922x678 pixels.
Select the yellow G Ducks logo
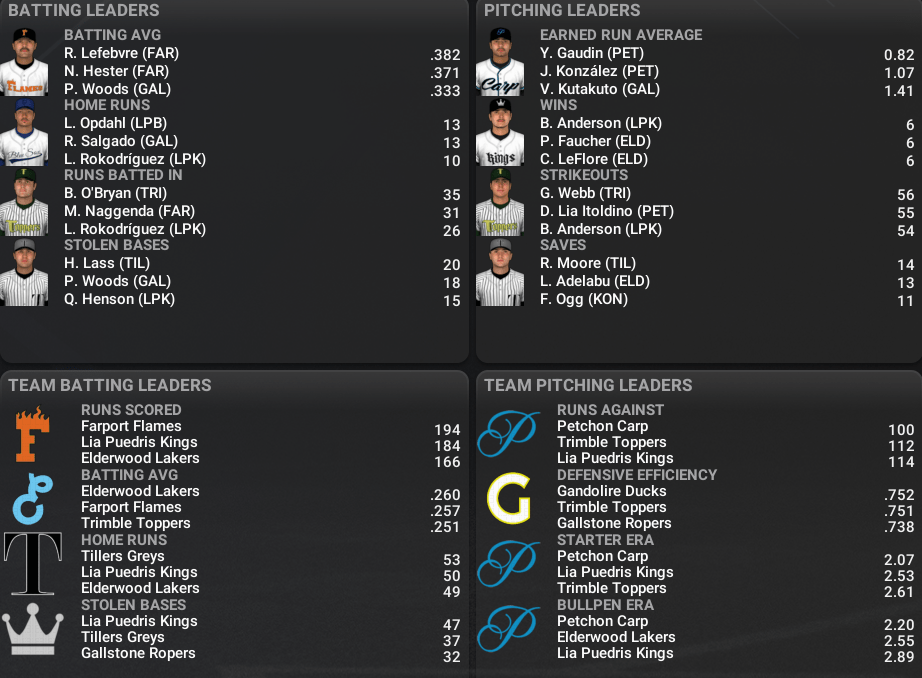(508, 499)
